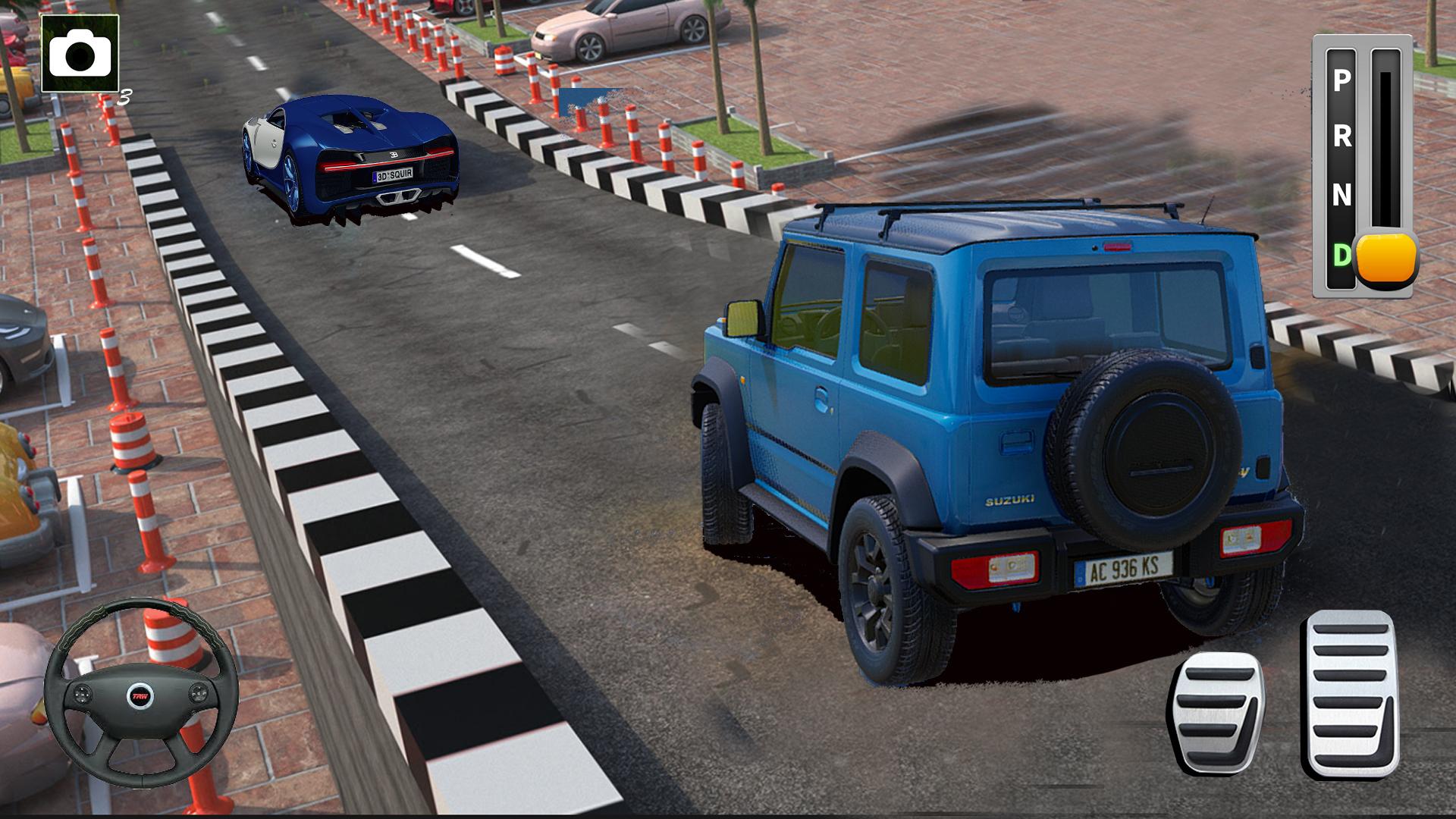This screenshot has height=819, width=1456.
Task: Choose Park on the transmission display
Action: (1340, 81)
